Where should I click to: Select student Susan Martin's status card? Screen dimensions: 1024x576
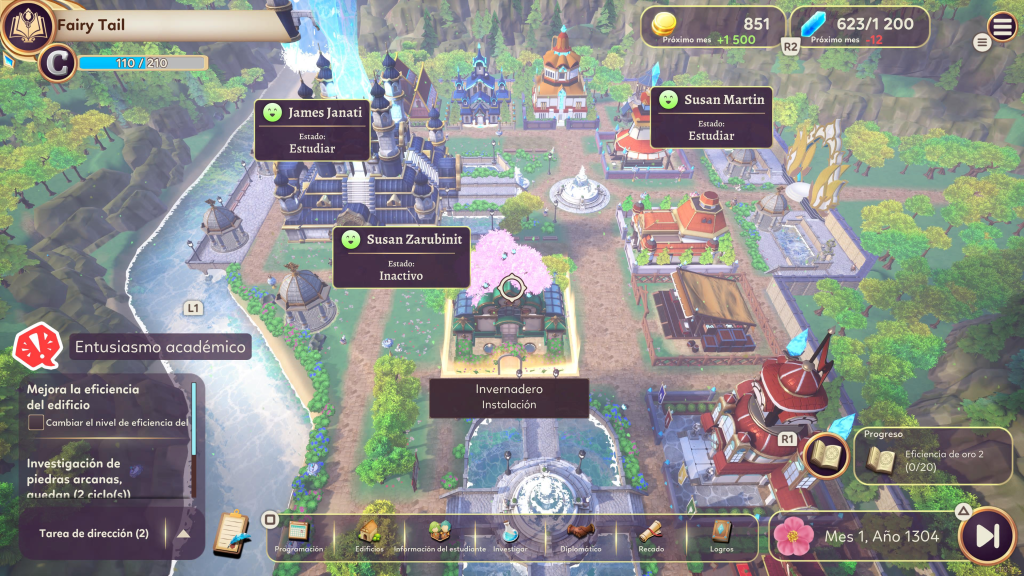(x=711, y=117)
